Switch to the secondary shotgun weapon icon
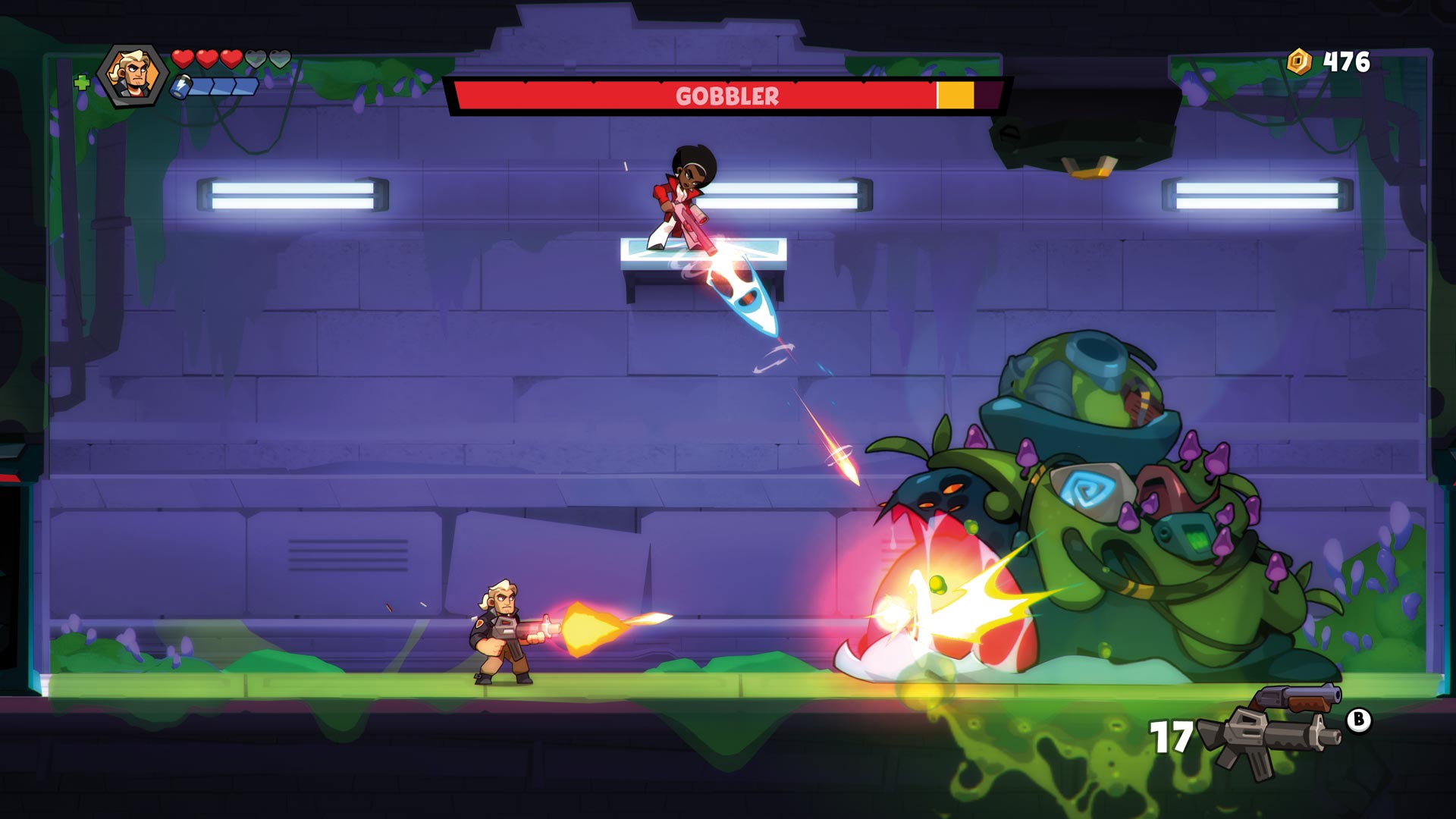Image resolution: width=1456 pixels, height=819 pixels. click(x=1300, y=698)
